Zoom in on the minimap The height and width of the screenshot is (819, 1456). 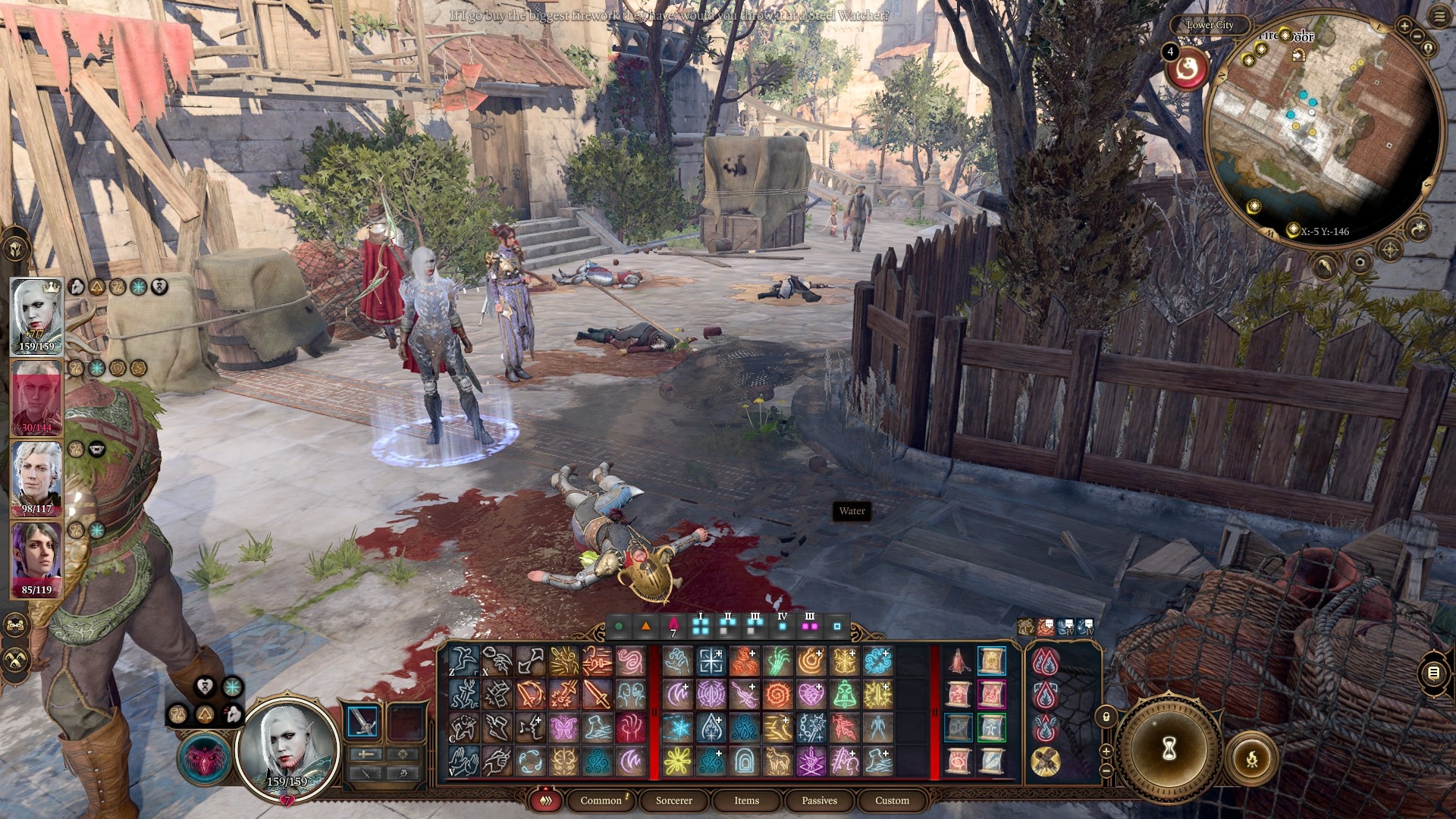click(1404, 27)
